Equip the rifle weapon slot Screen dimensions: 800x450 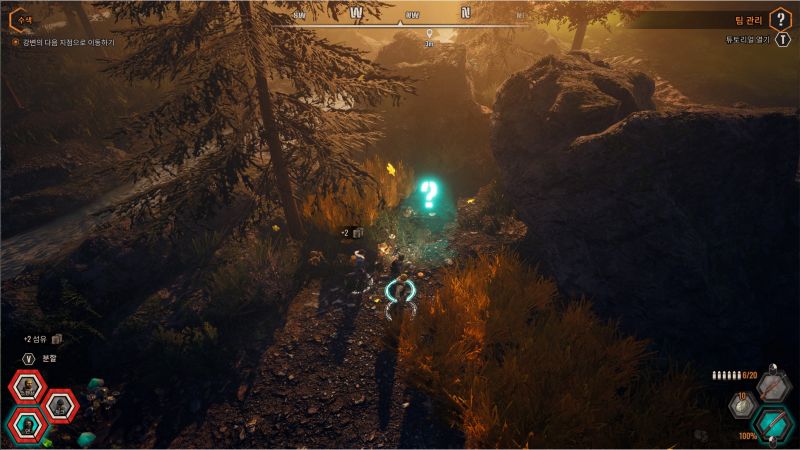click(772, 386)
